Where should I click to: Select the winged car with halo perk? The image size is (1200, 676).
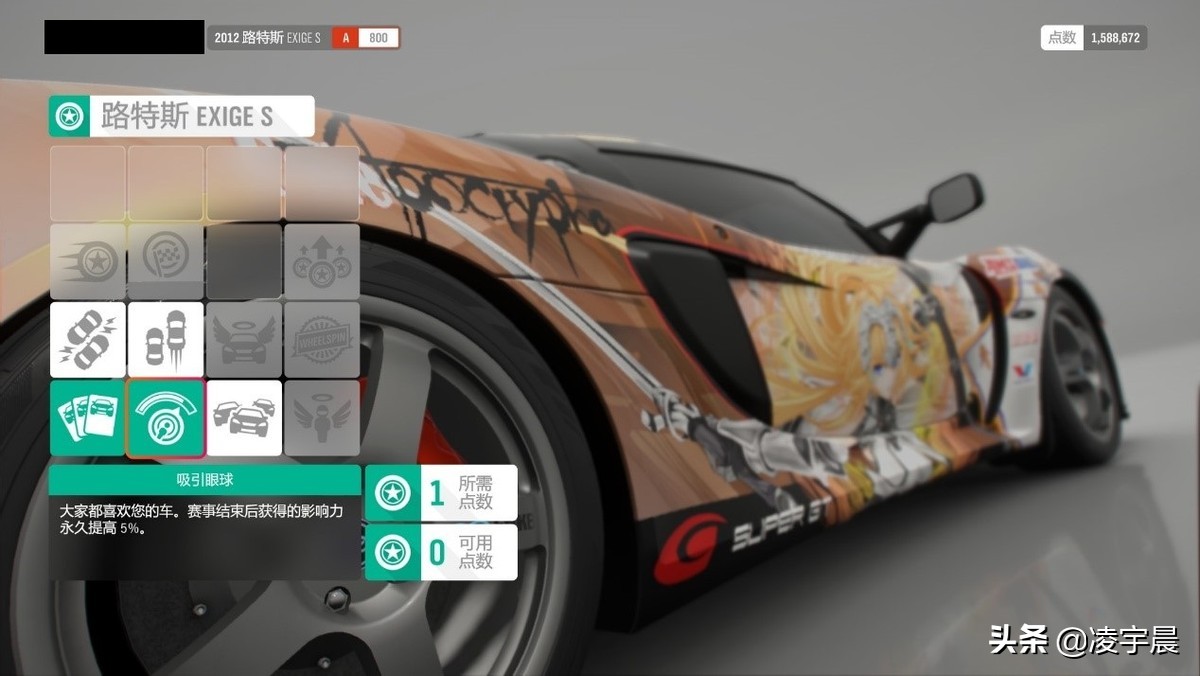[244, 339]
